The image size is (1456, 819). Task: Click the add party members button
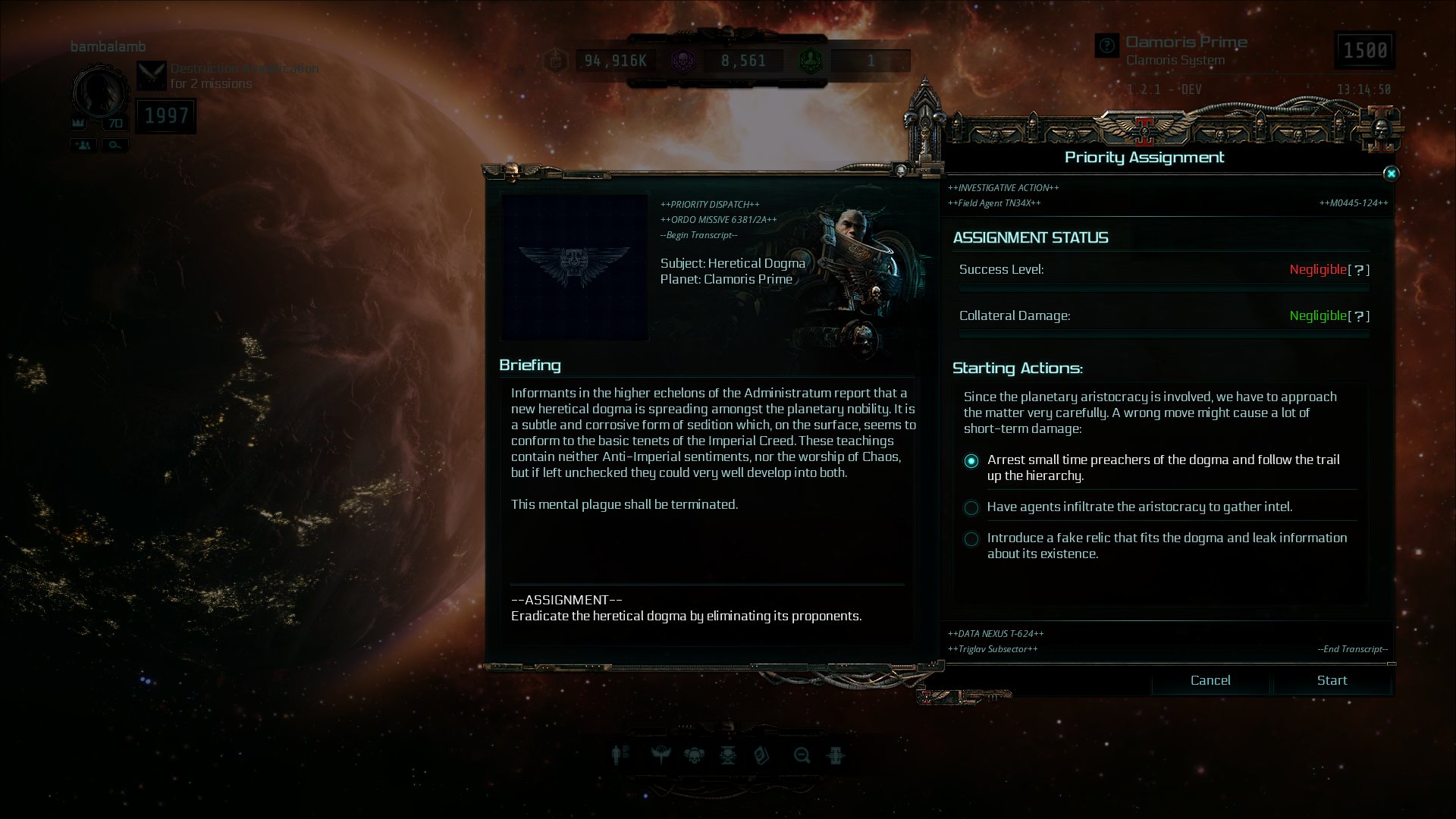(x=83, y=145)
